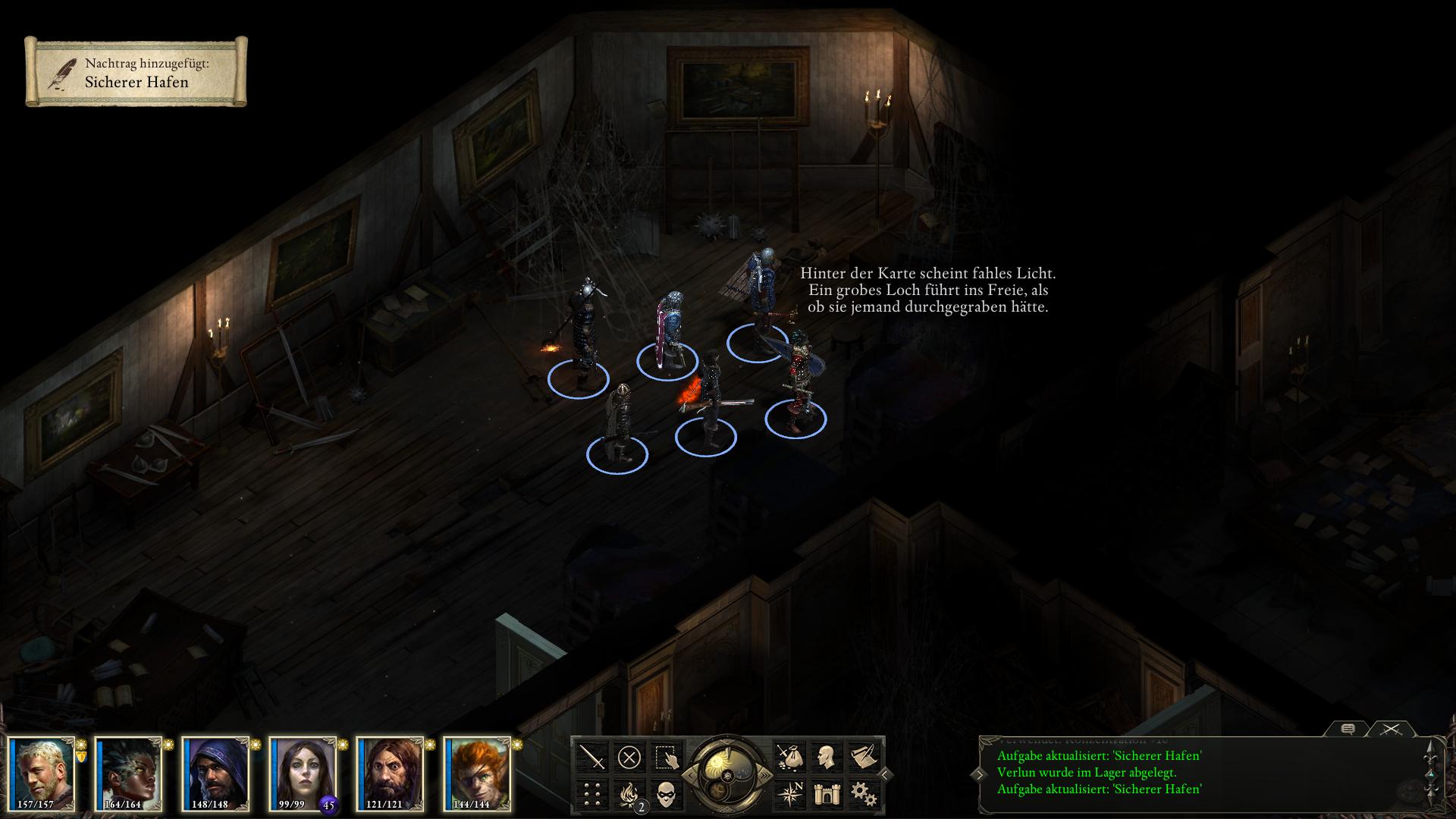Image resolution: width=1456 pixels, height=819 pixels.
Task: Select the blond bearded man's portrait
Action: pos(42,773)
